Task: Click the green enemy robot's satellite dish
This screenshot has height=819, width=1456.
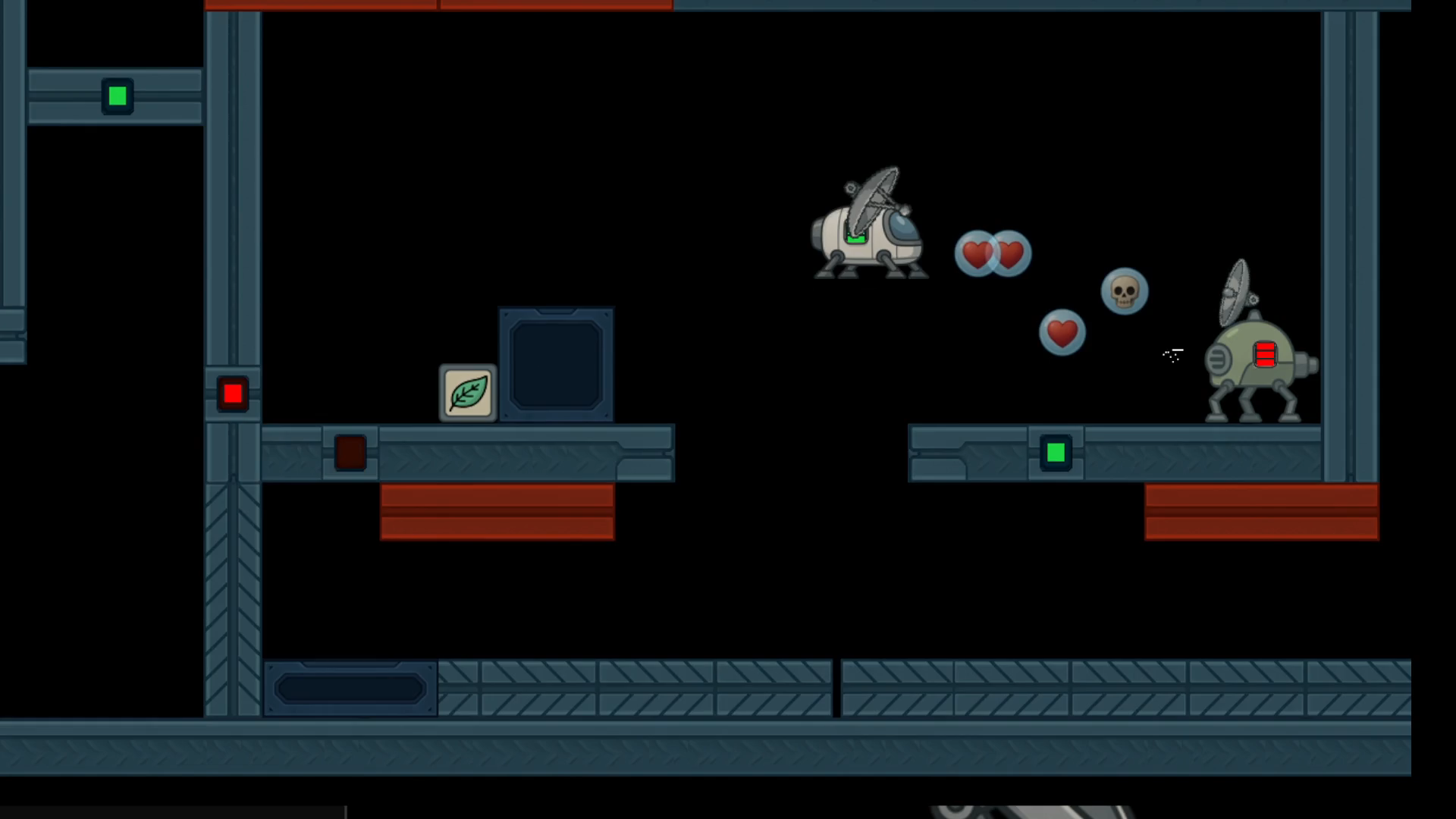Action: pos(1235,292)
